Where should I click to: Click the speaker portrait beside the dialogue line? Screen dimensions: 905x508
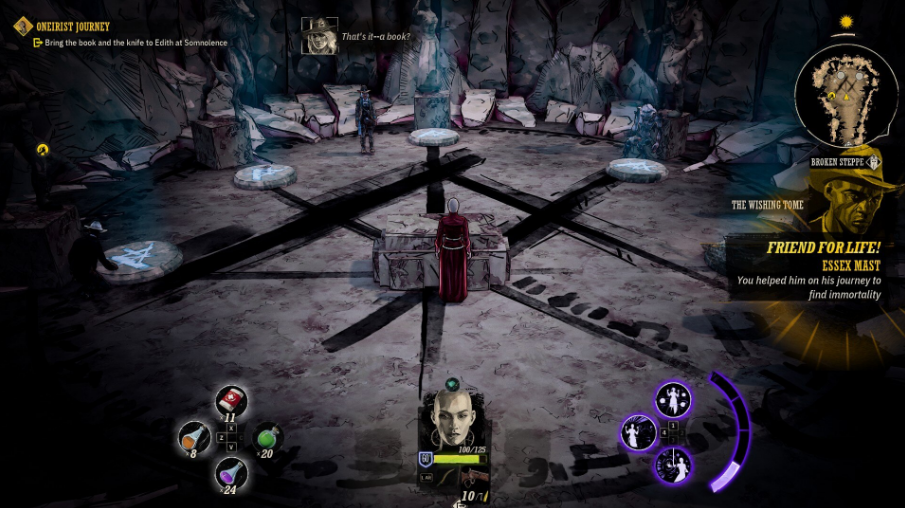[x=319, y=36]
